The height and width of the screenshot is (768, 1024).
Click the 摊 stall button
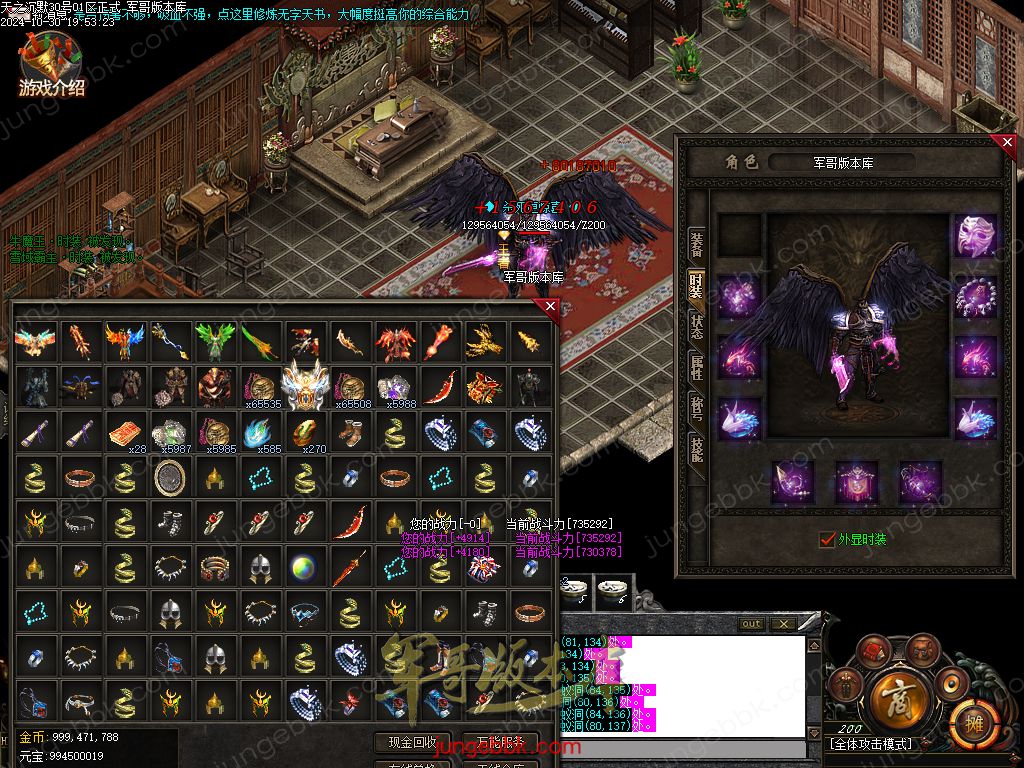pyautogui.click(x=967, y=718)
